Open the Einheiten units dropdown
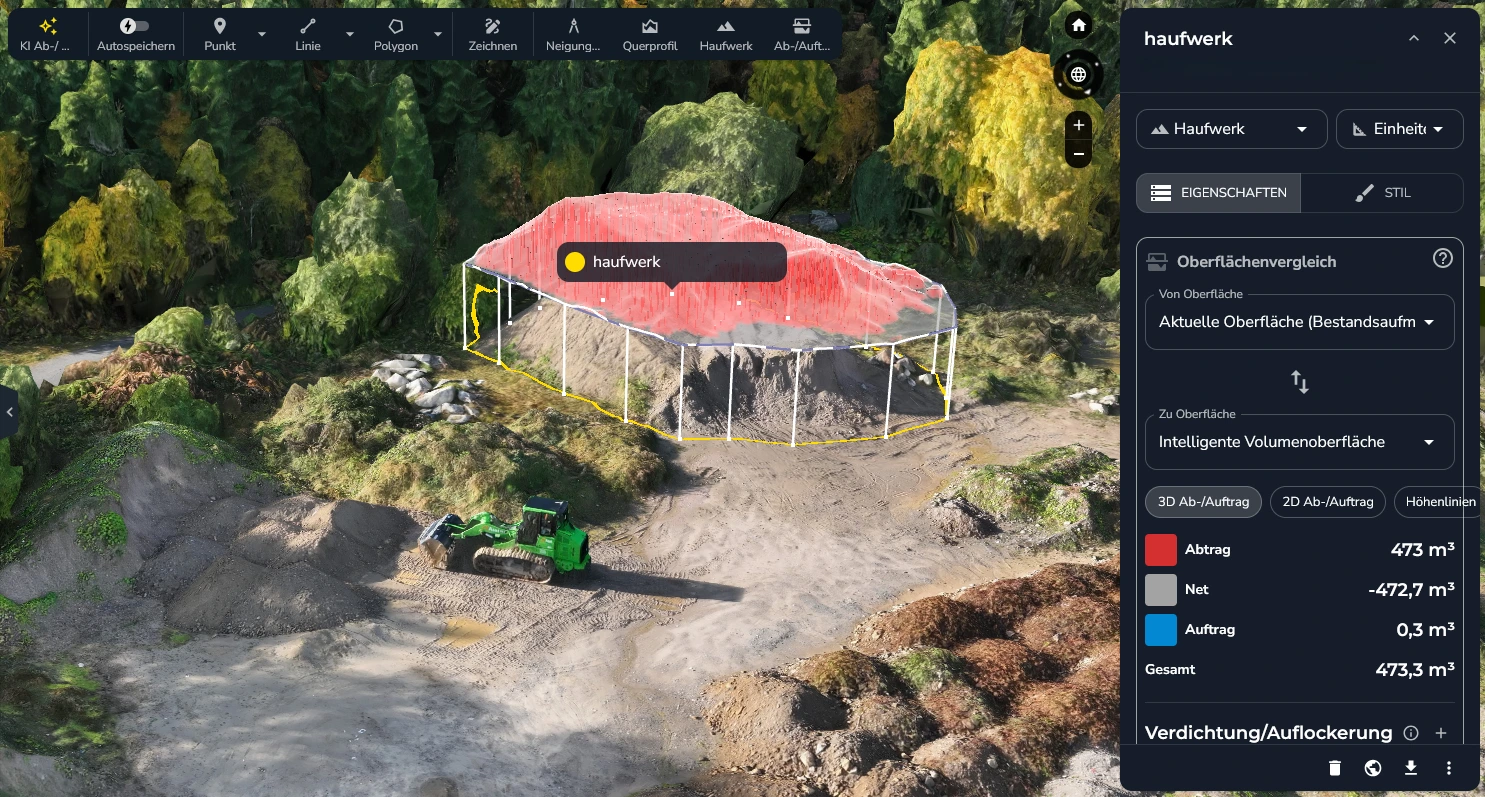Image resolution: width=1485 pixels, height=797 pixels. [x=1399, y=129]
